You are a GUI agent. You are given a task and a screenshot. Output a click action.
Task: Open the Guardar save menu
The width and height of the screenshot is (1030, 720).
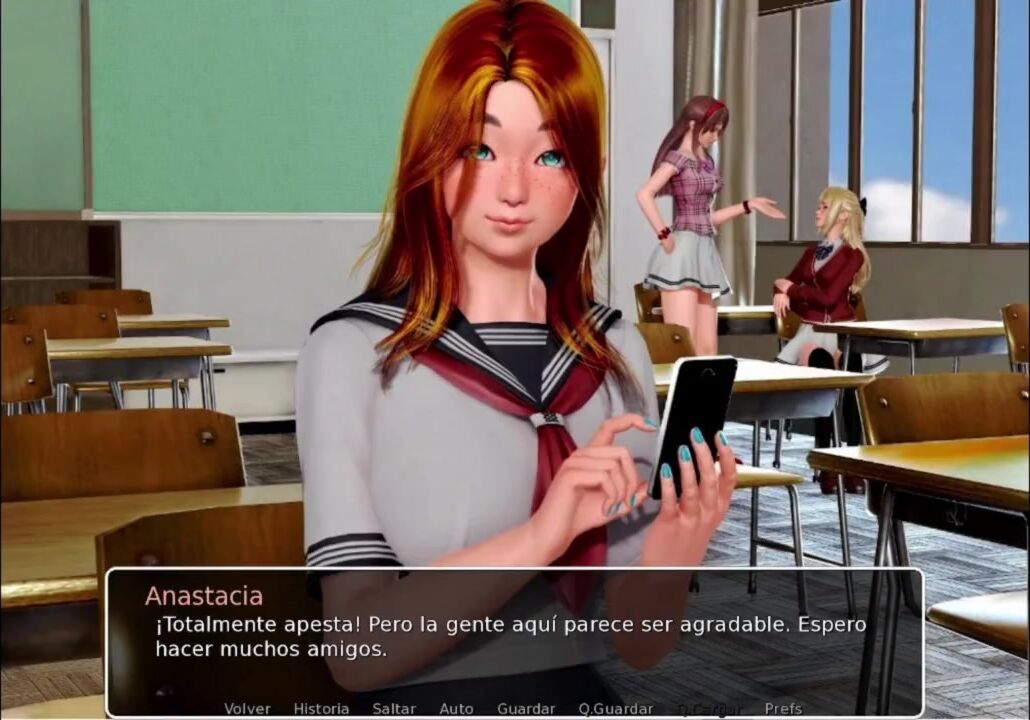(x=526, y=709)
